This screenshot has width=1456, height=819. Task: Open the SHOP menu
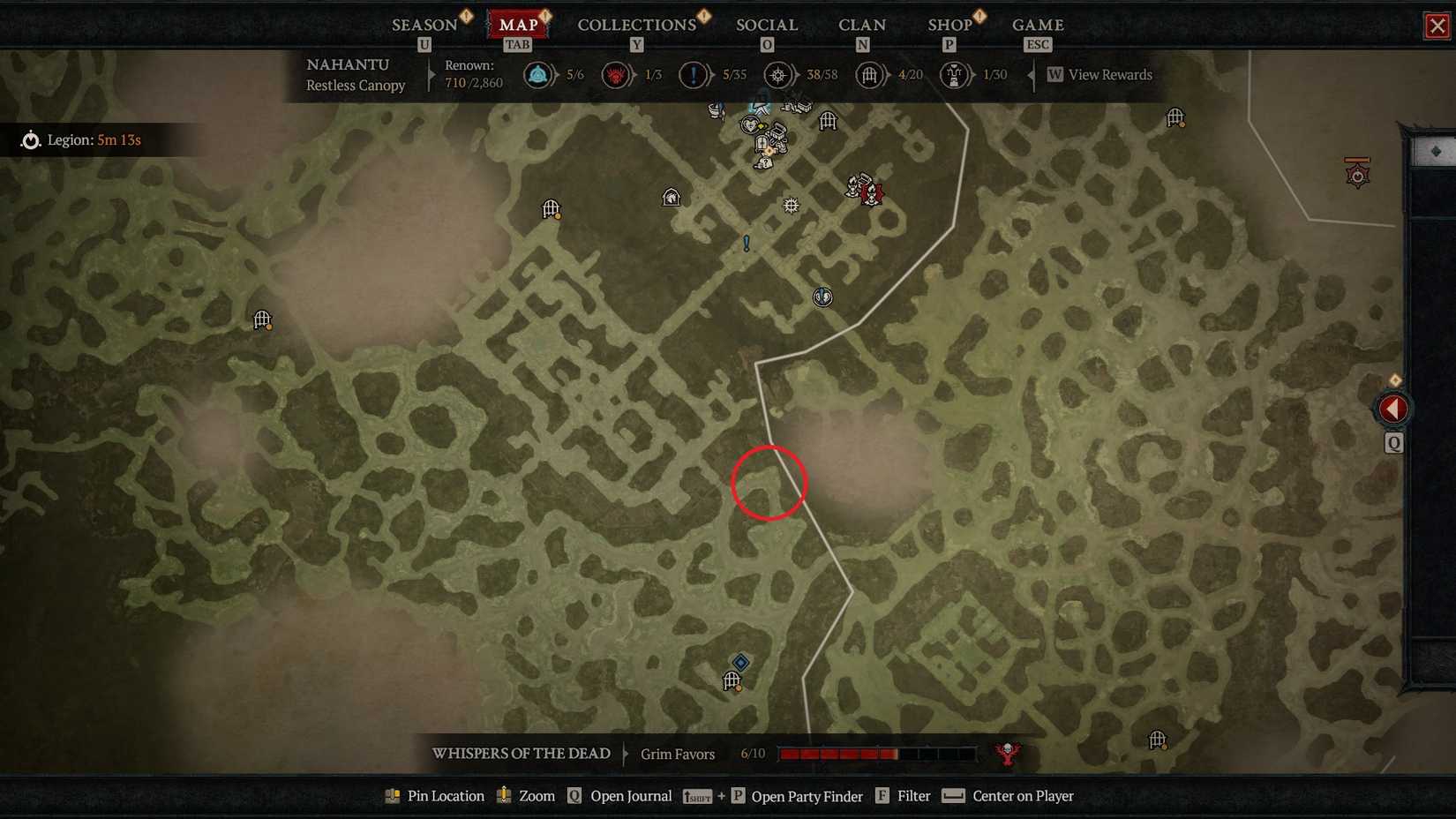tap(949, 24)
